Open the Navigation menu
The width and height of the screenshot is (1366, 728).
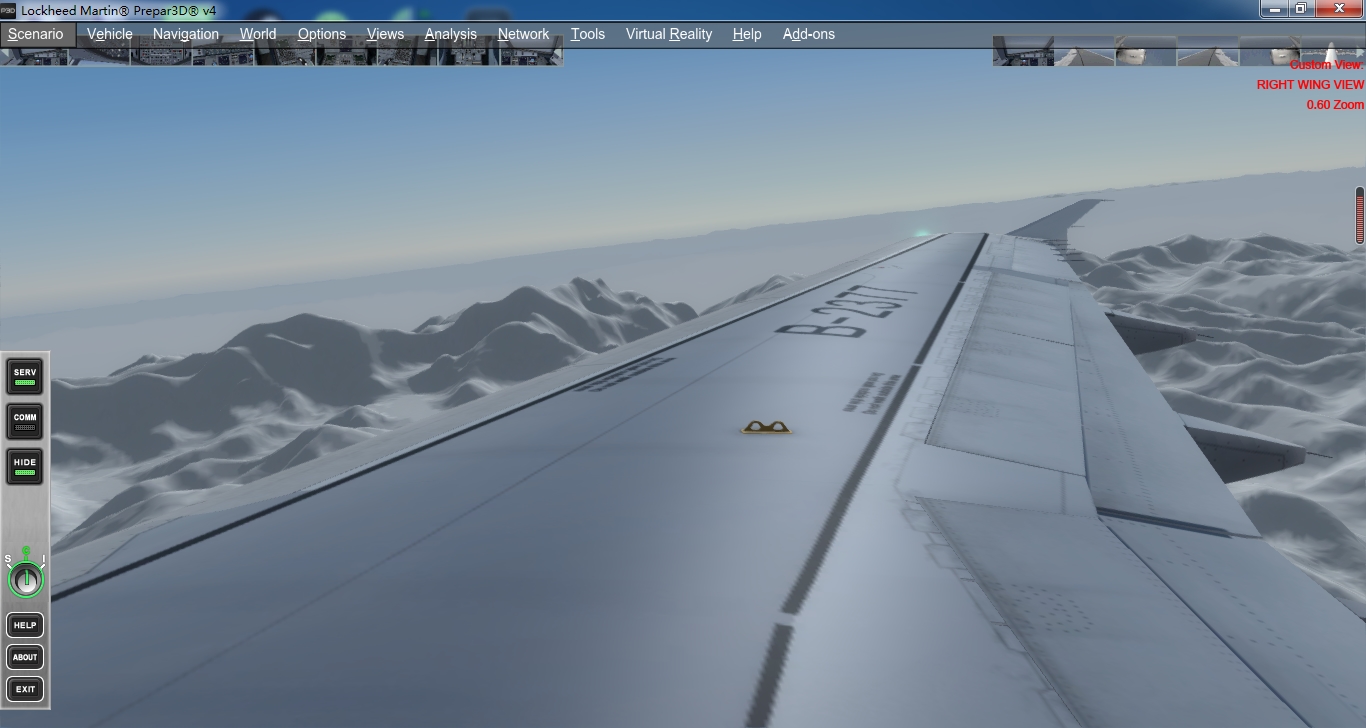click(x=186, y=34)
